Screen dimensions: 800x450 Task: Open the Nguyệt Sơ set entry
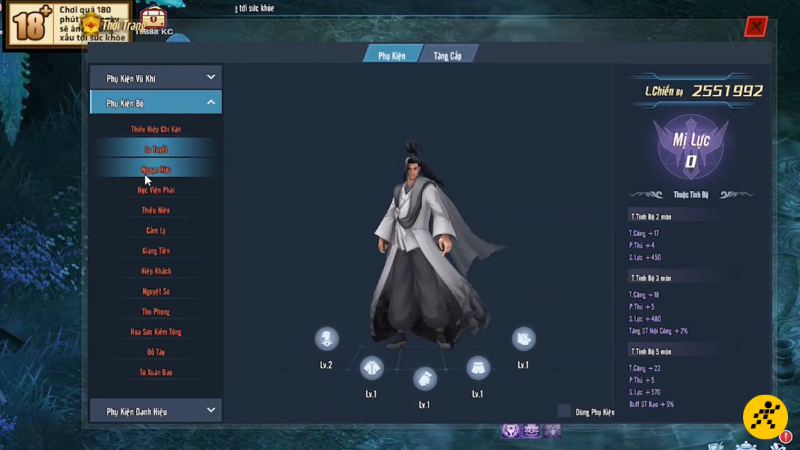[155, 291]
